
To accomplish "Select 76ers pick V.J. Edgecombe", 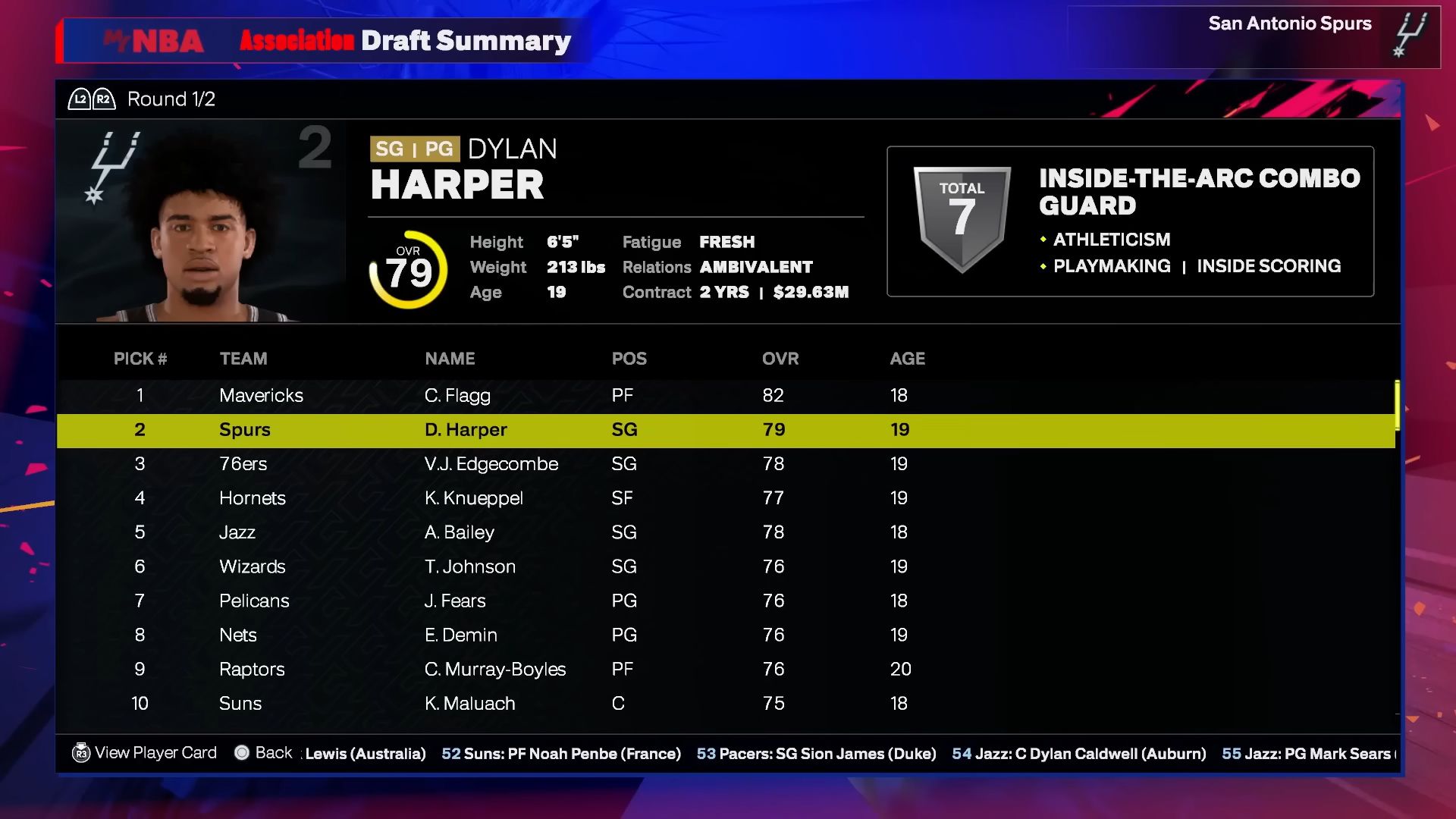I will coord(531,464).
